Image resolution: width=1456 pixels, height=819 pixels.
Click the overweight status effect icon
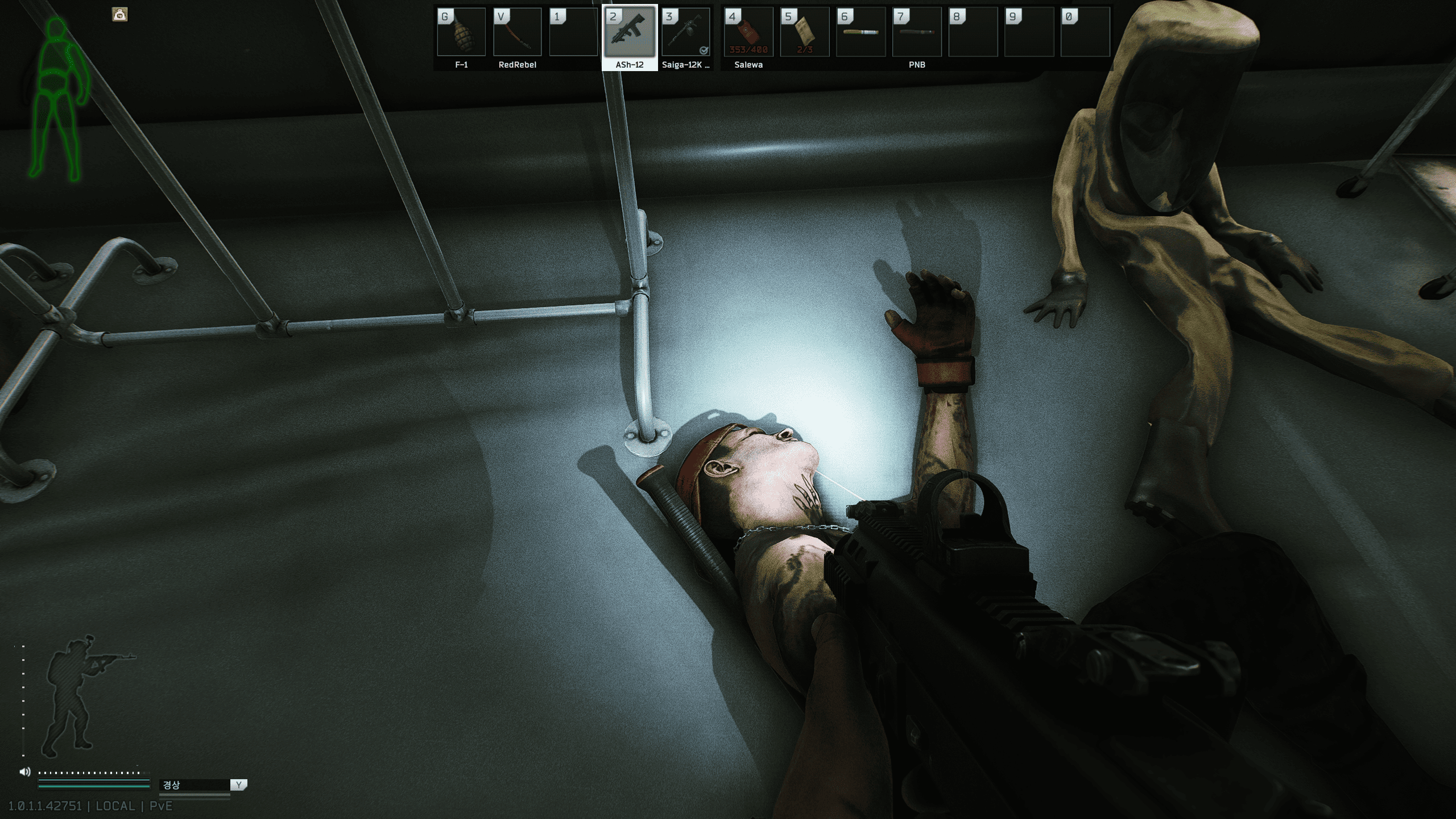pyautogui.click(x=120, y=15)
